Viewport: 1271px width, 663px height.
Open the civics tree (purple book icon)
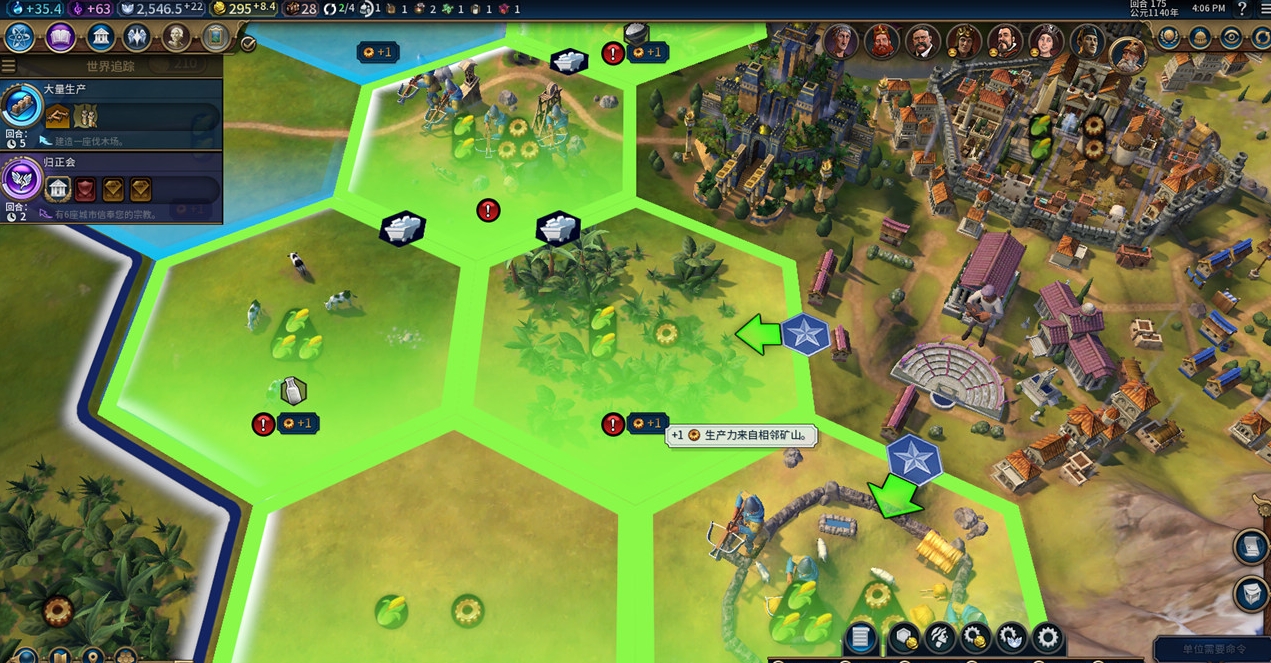pyautogui.click(x=60, y=38)
